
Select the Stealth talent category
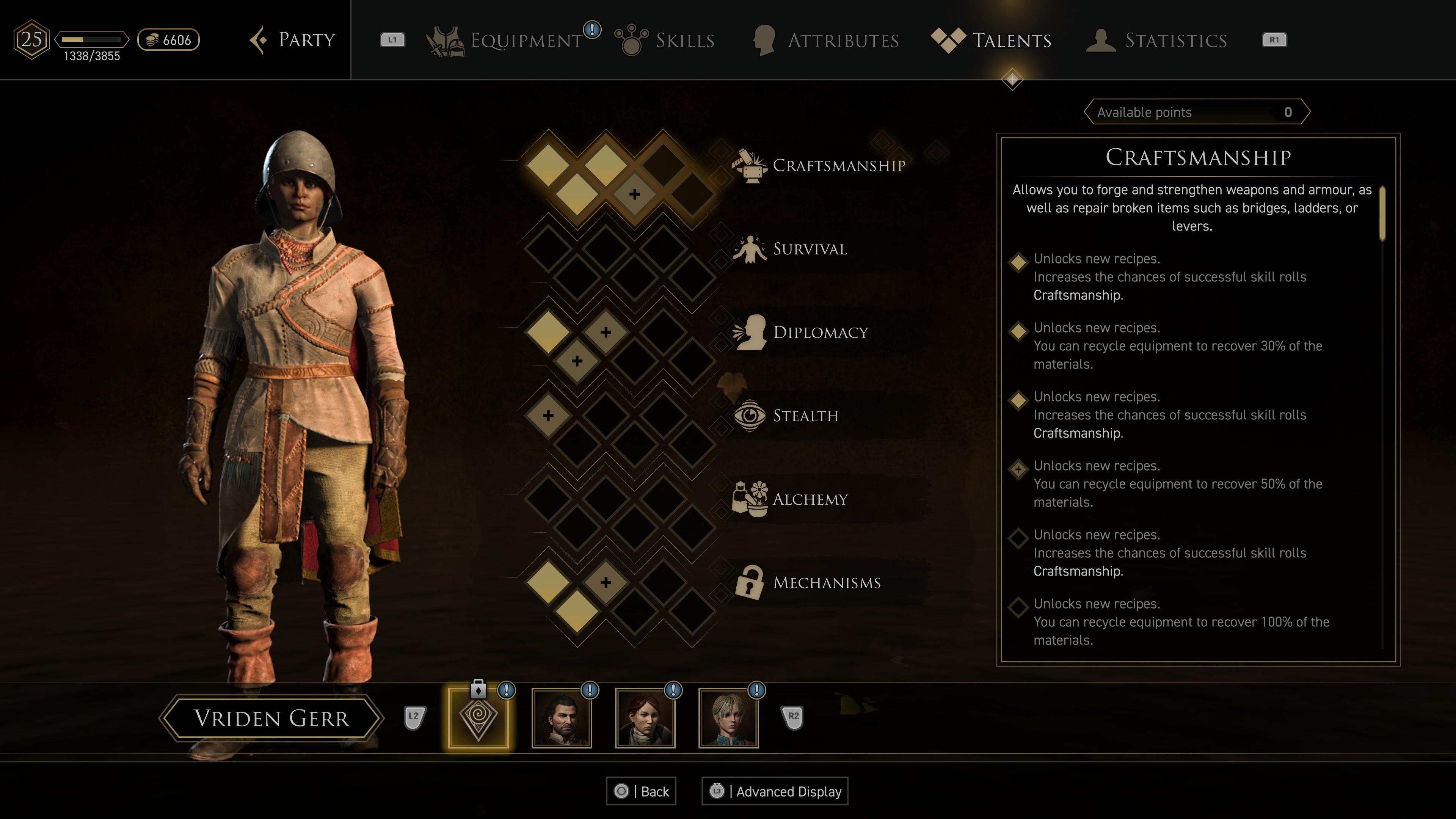point(805,416)
